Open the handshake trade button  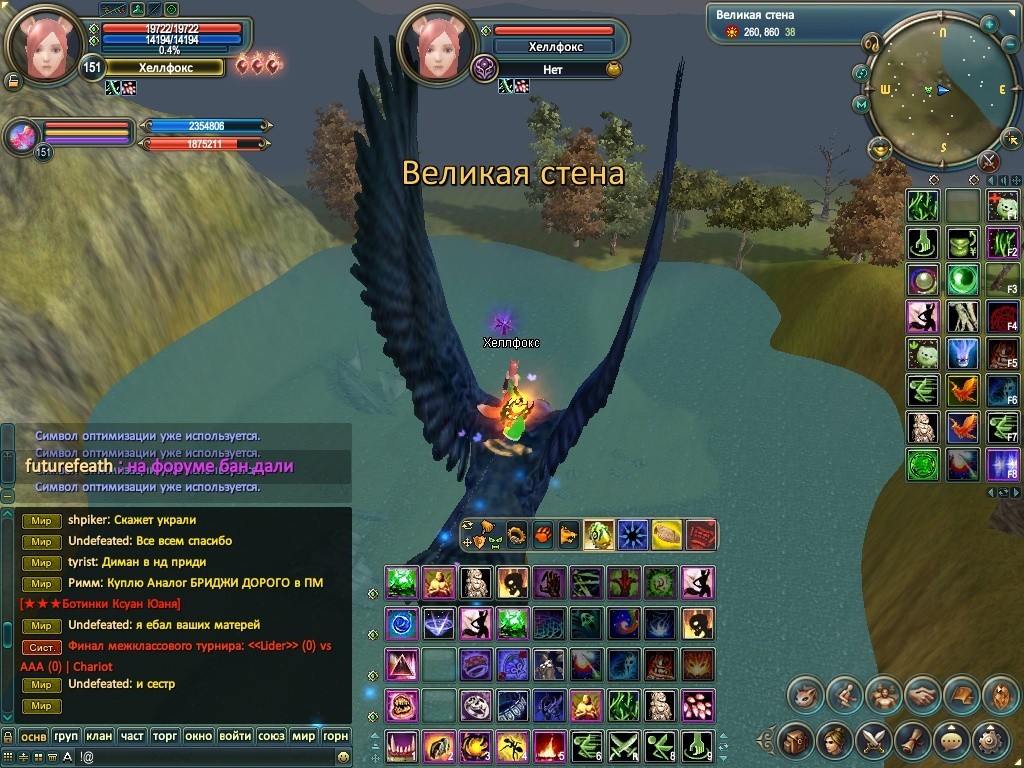pos(922,694)
